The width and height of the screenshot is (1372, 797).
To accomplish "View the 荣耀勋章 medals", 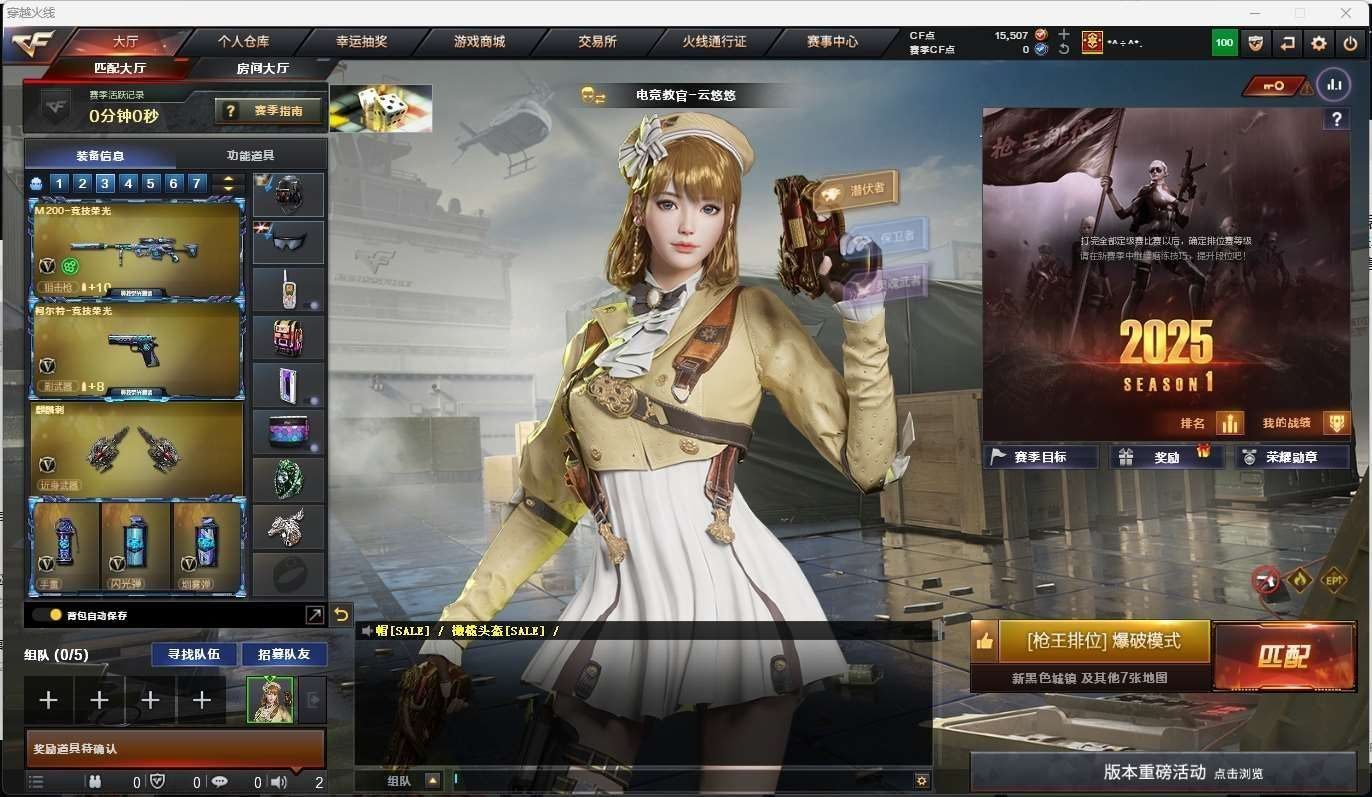I will pyautogui.click(x=1291, y=457).
